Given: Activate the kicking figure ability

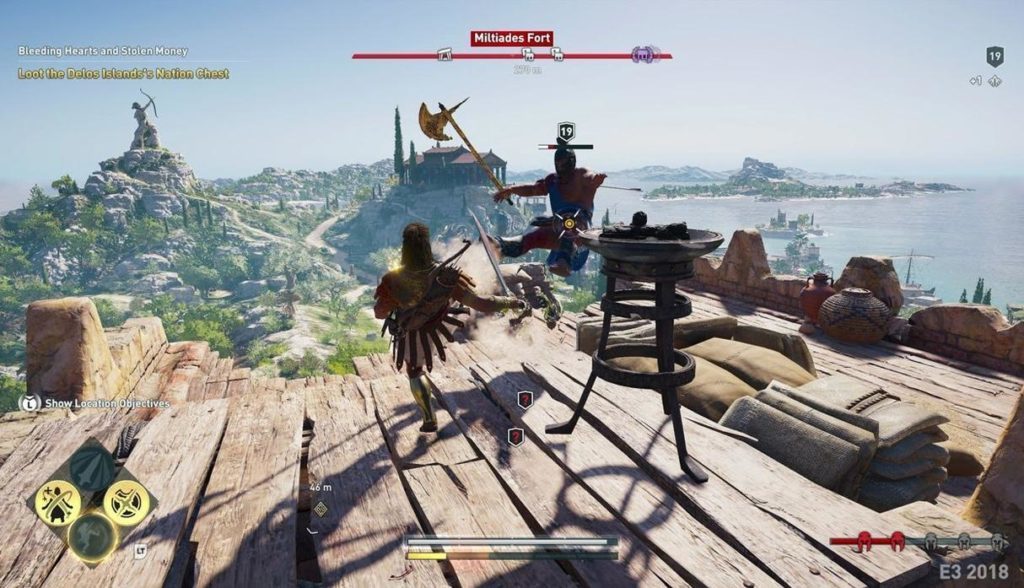Looking at the screenshot, I should click(x=93, y=537).
